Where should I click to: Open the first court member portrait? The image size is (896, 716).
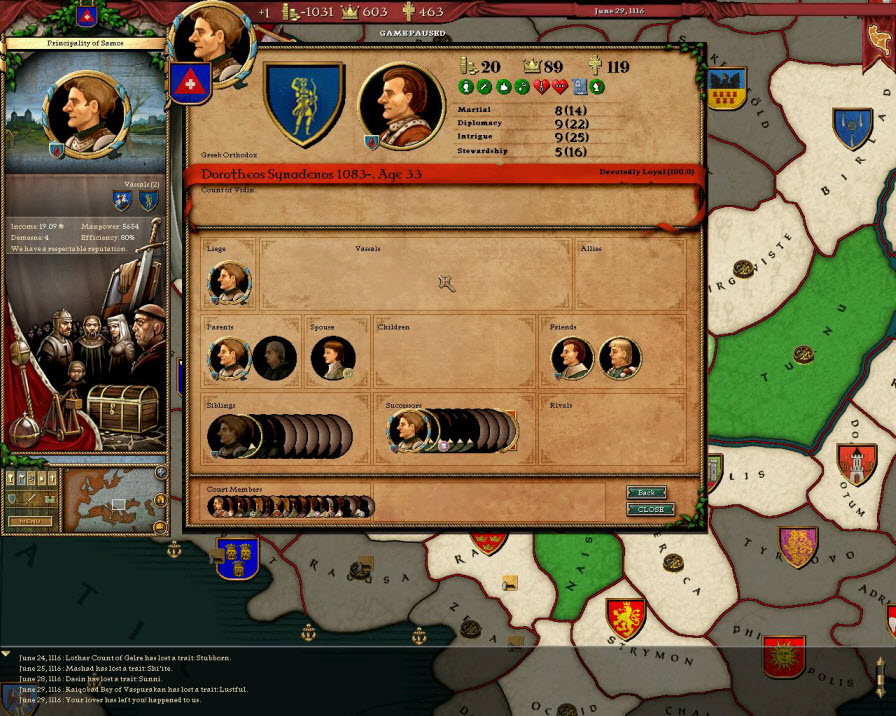click(218, 507)
